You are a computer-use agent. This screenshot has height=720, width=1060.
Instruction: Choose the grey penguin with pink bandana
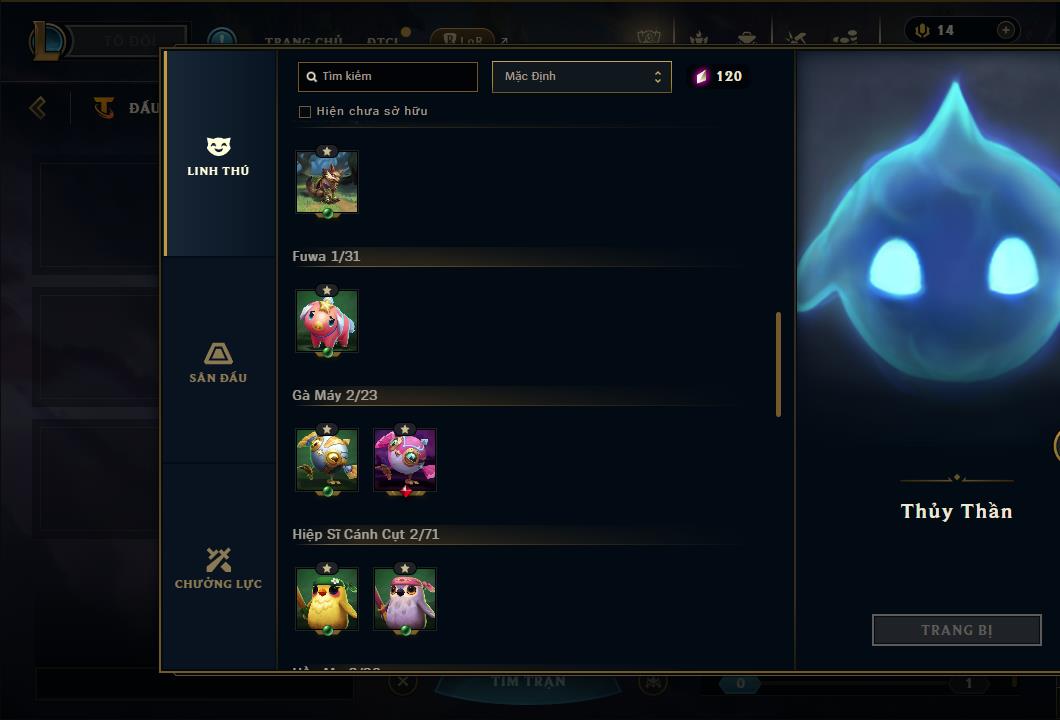tap(405, 599)
